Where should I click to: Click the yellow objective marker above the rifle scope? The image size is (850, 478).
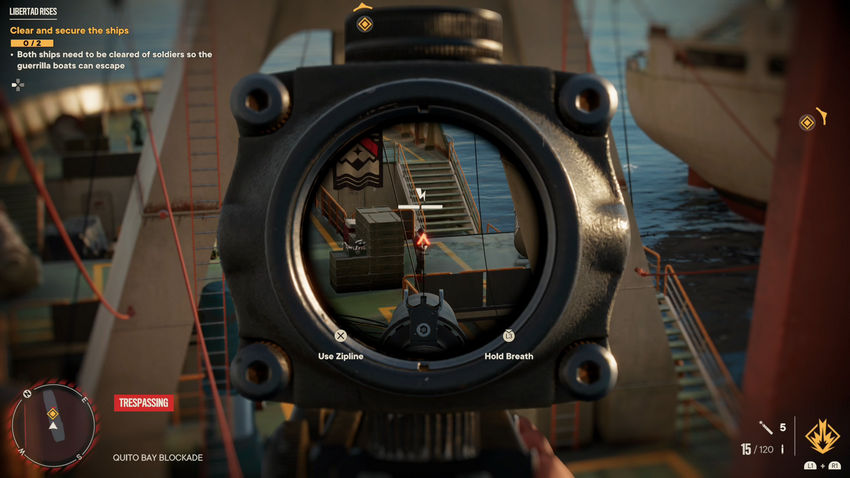tap(365, 23)
